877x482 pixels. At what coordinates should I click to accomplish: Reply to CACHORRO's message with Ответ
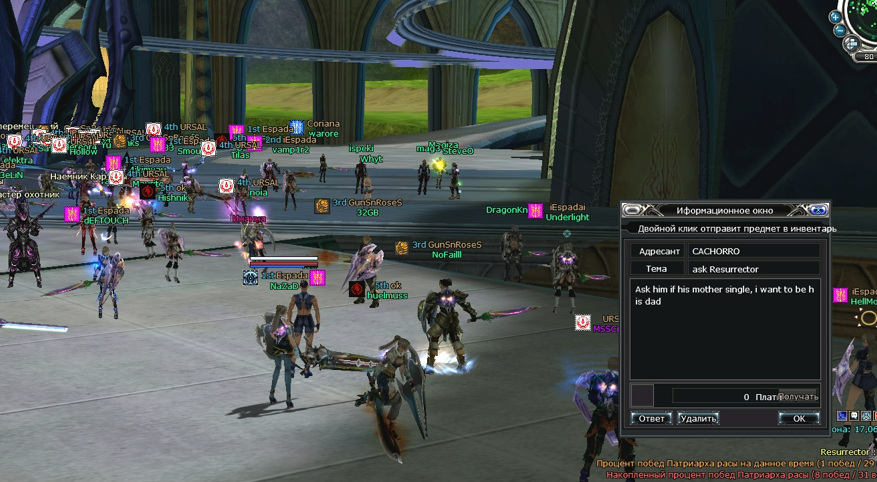(x=651, y=418)
